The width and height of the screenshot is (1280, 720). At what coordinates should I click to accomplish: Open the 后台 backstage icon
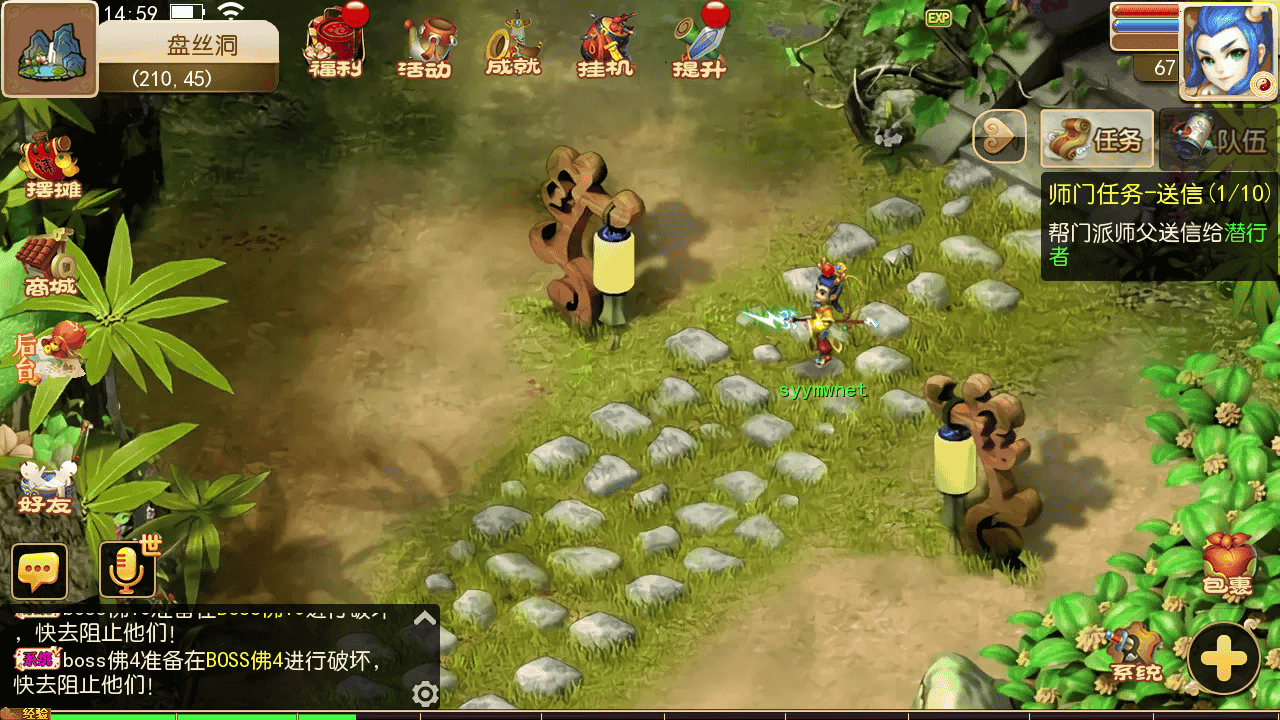click(x=47, y=354)
